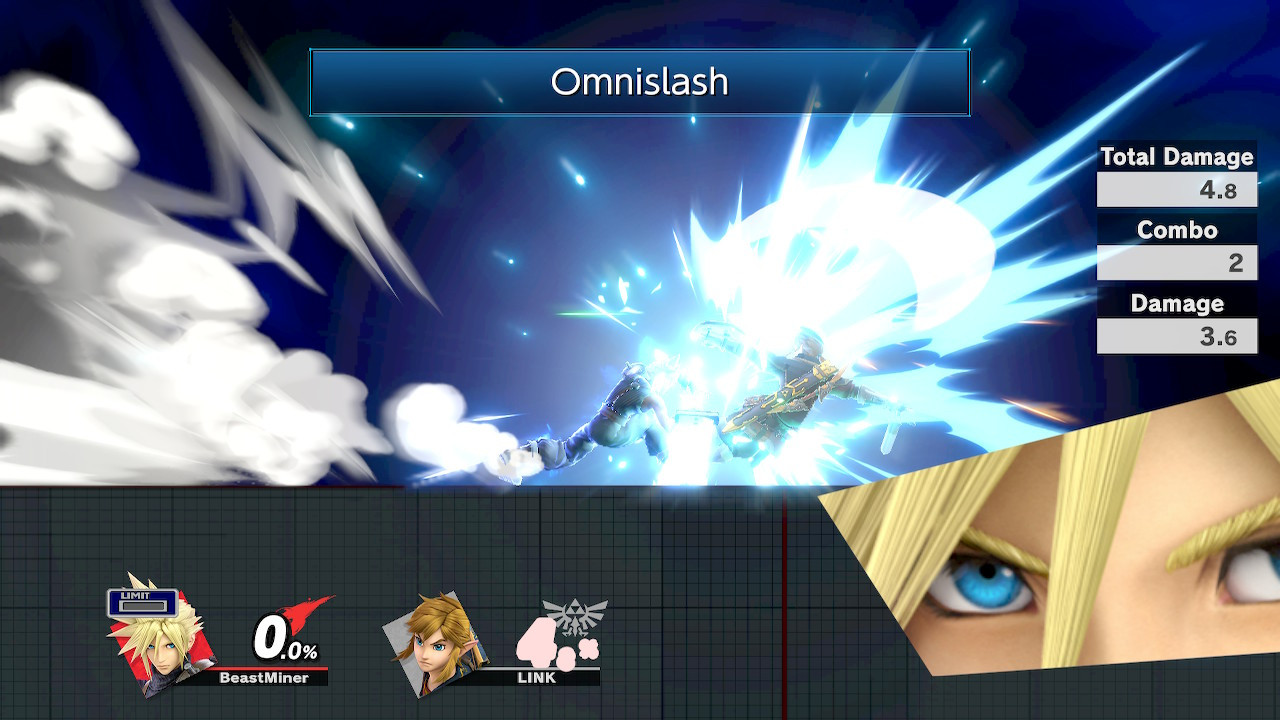Collapse the Combo readout box
The height and width of the screenshot is (720, 1280).
pos(1176,263)
